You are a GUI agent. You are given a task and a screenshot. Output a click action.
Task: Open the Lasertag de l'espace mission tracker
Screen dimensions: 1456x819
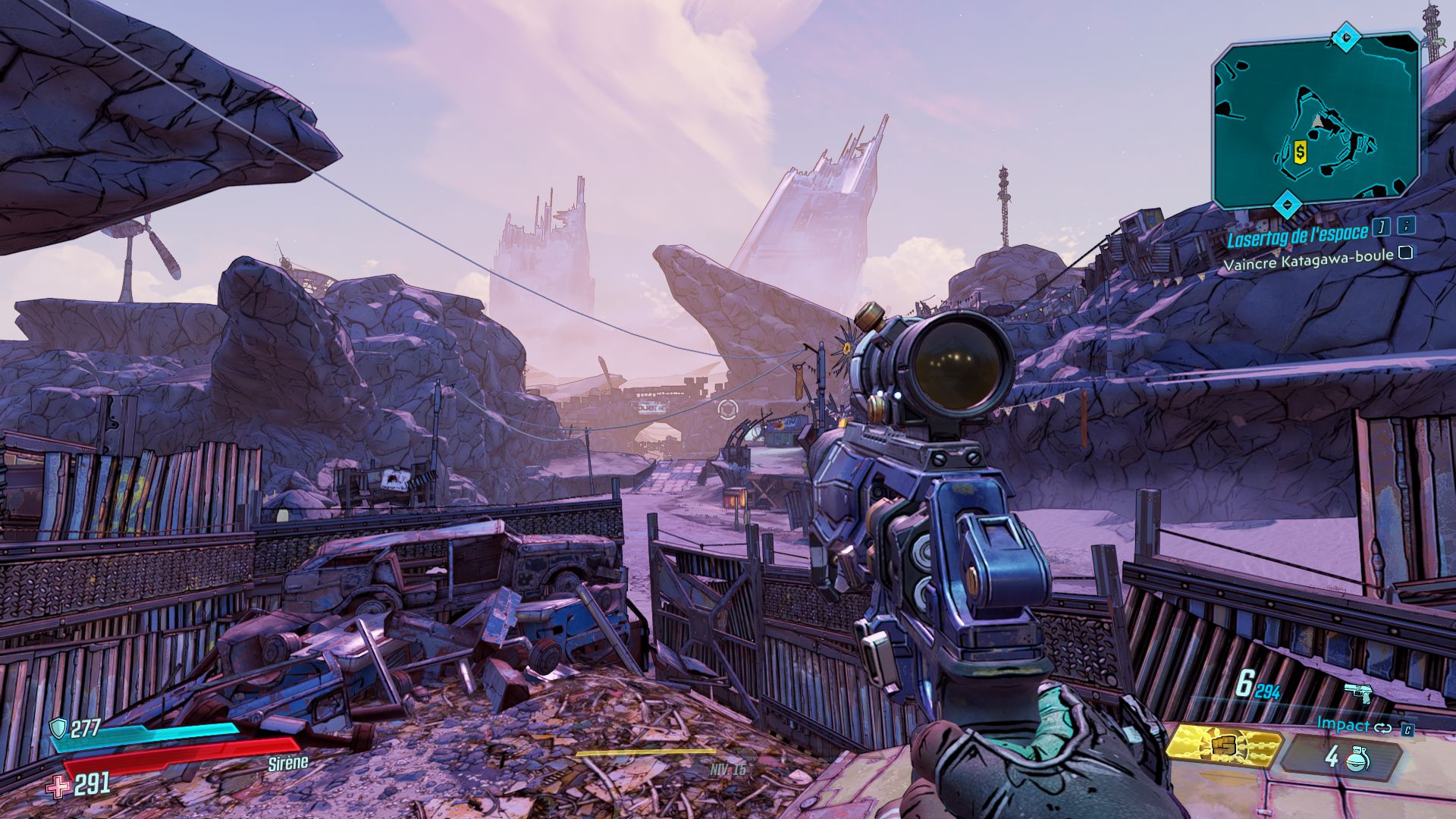point(1298,237)
